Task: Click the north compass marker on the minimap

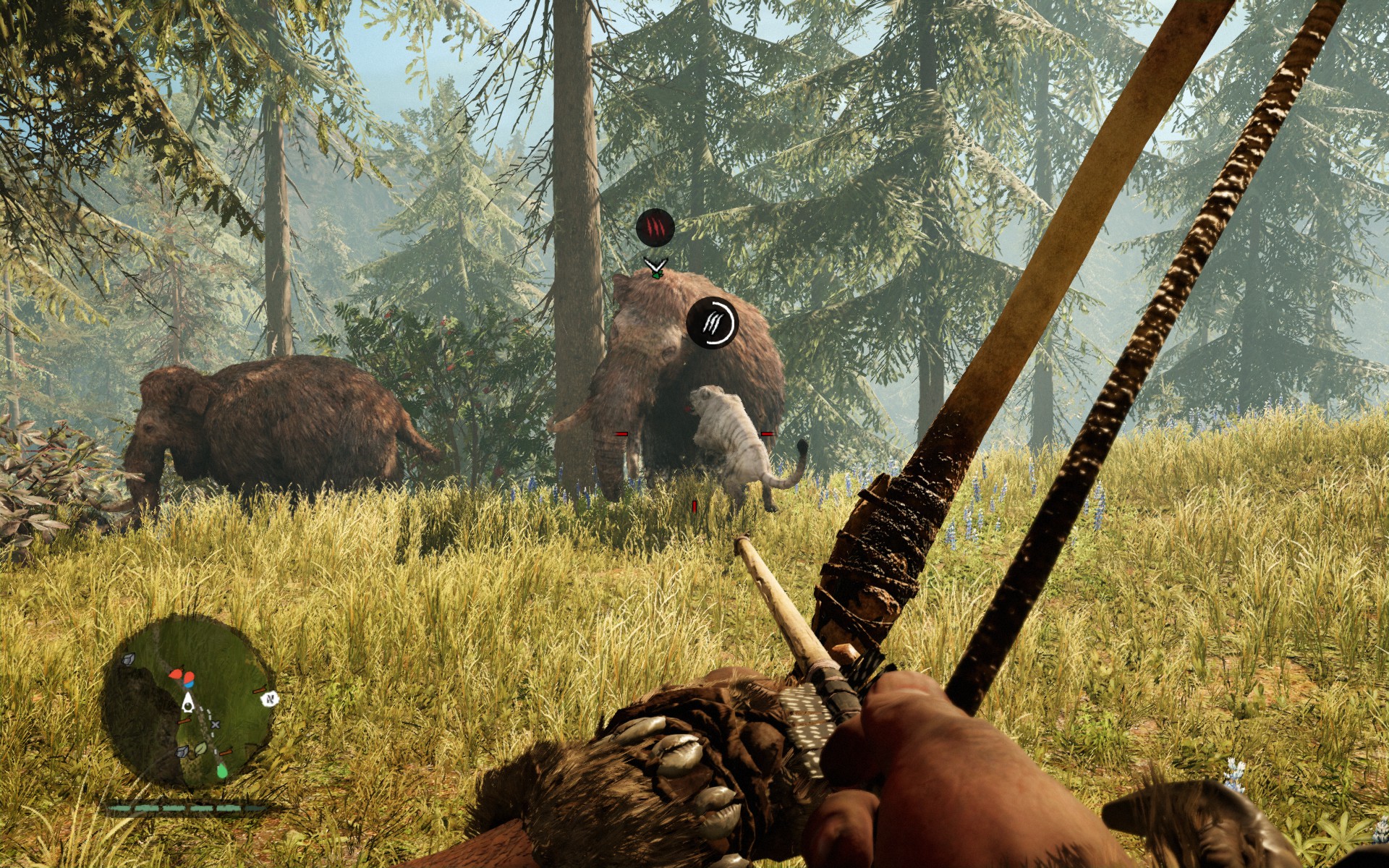Action: [271, 699]
